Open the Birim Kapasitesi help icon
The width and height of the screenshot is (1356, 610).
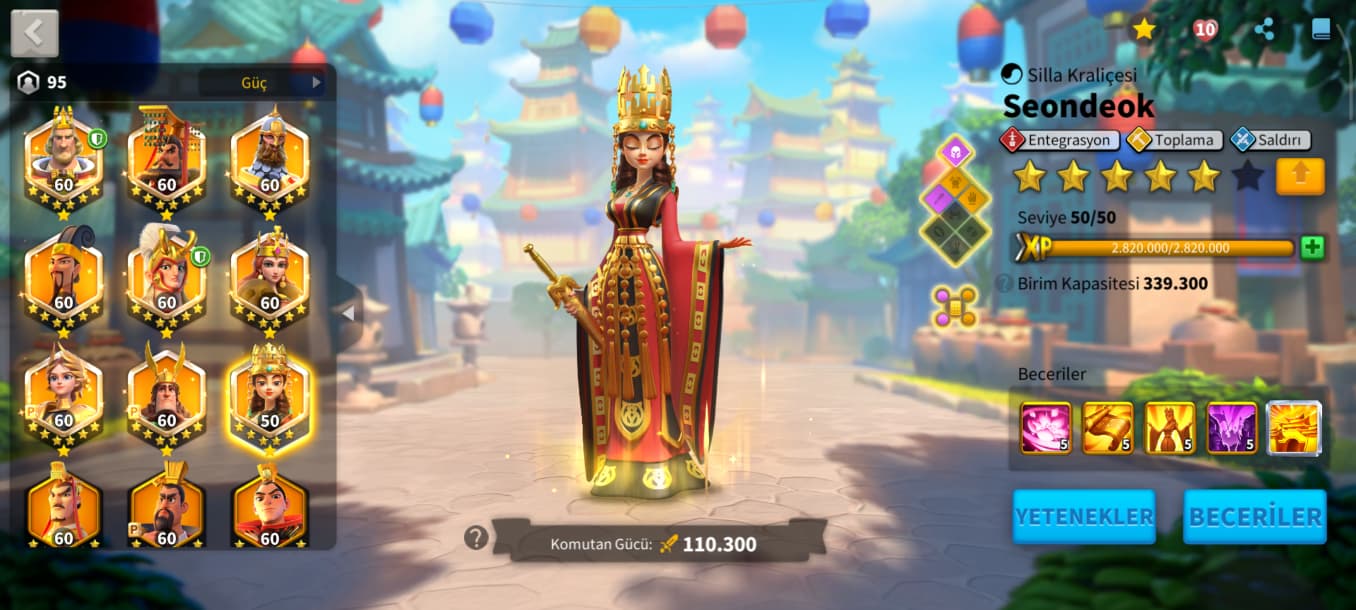pyautogui.click(x=1004, y=283)
